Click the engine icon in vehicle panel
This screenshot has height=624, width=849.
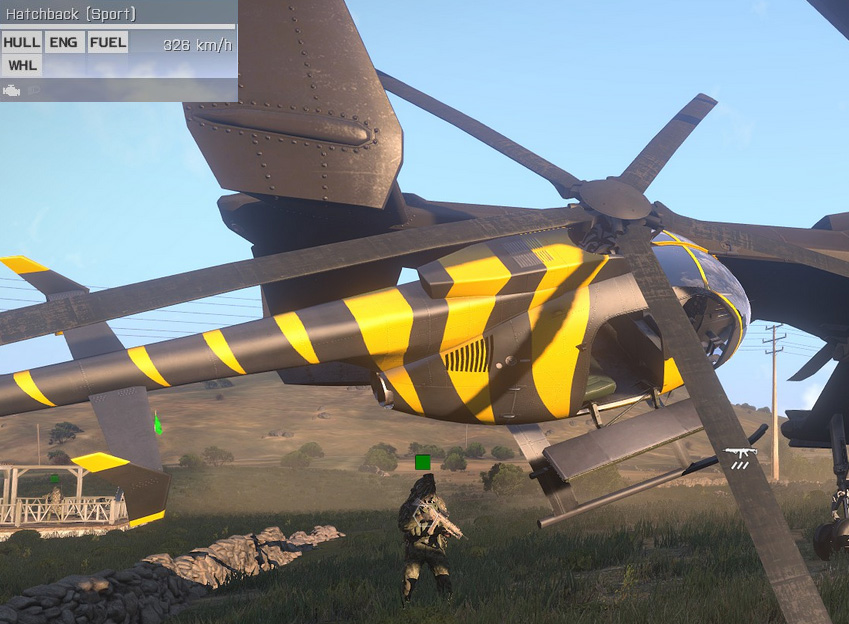point(12,91)
